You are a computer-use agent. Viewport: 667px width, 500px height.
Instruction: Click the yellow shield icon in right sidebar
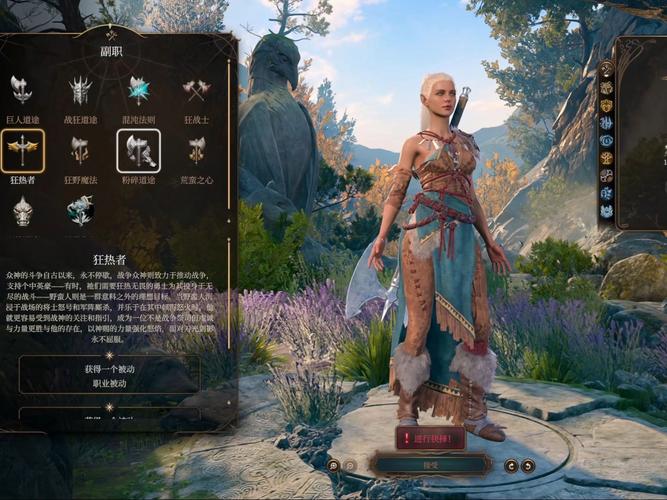click(x=606, y=105)
